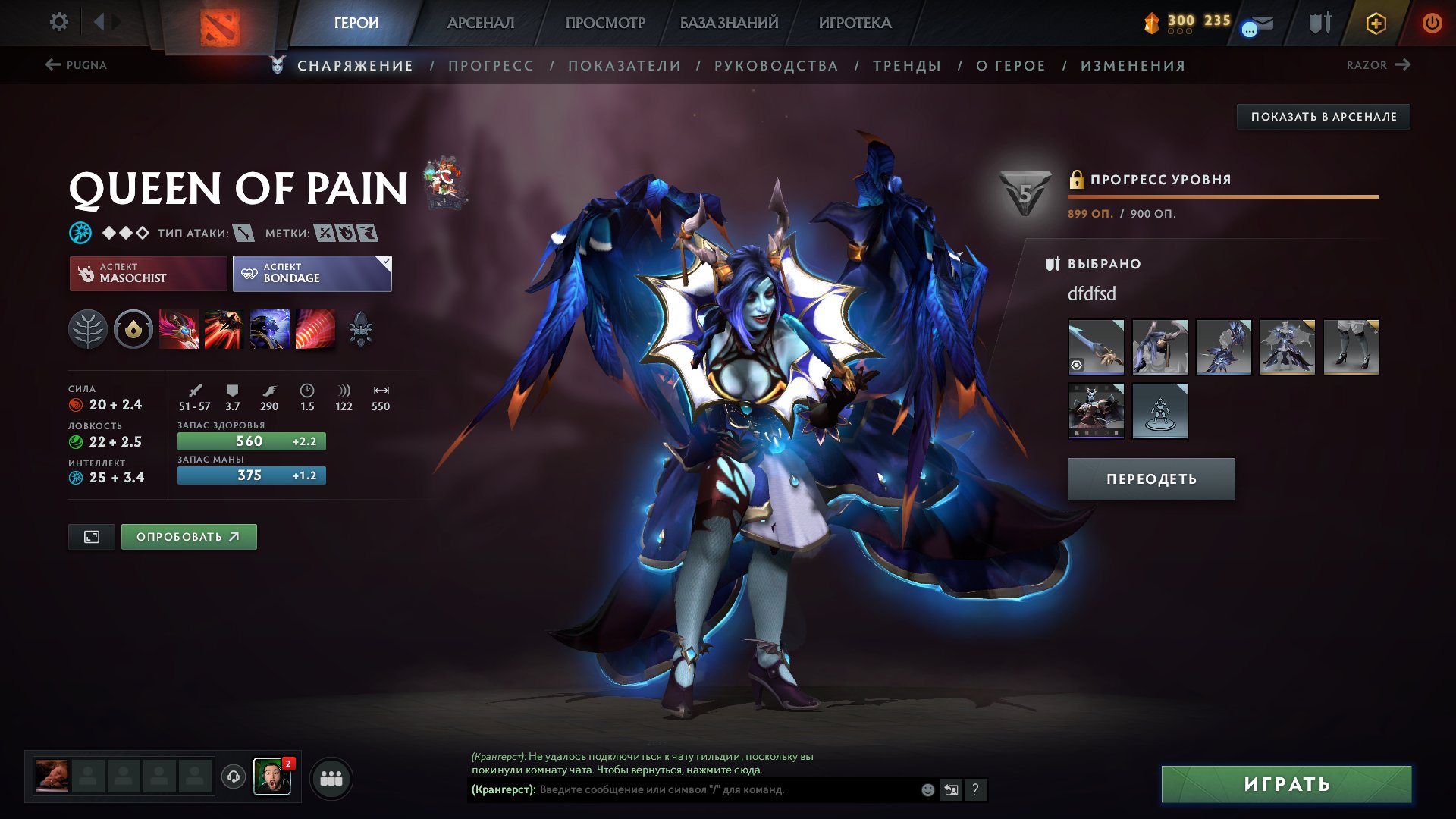Expand the friends group icon near chat

pos(330,777)
